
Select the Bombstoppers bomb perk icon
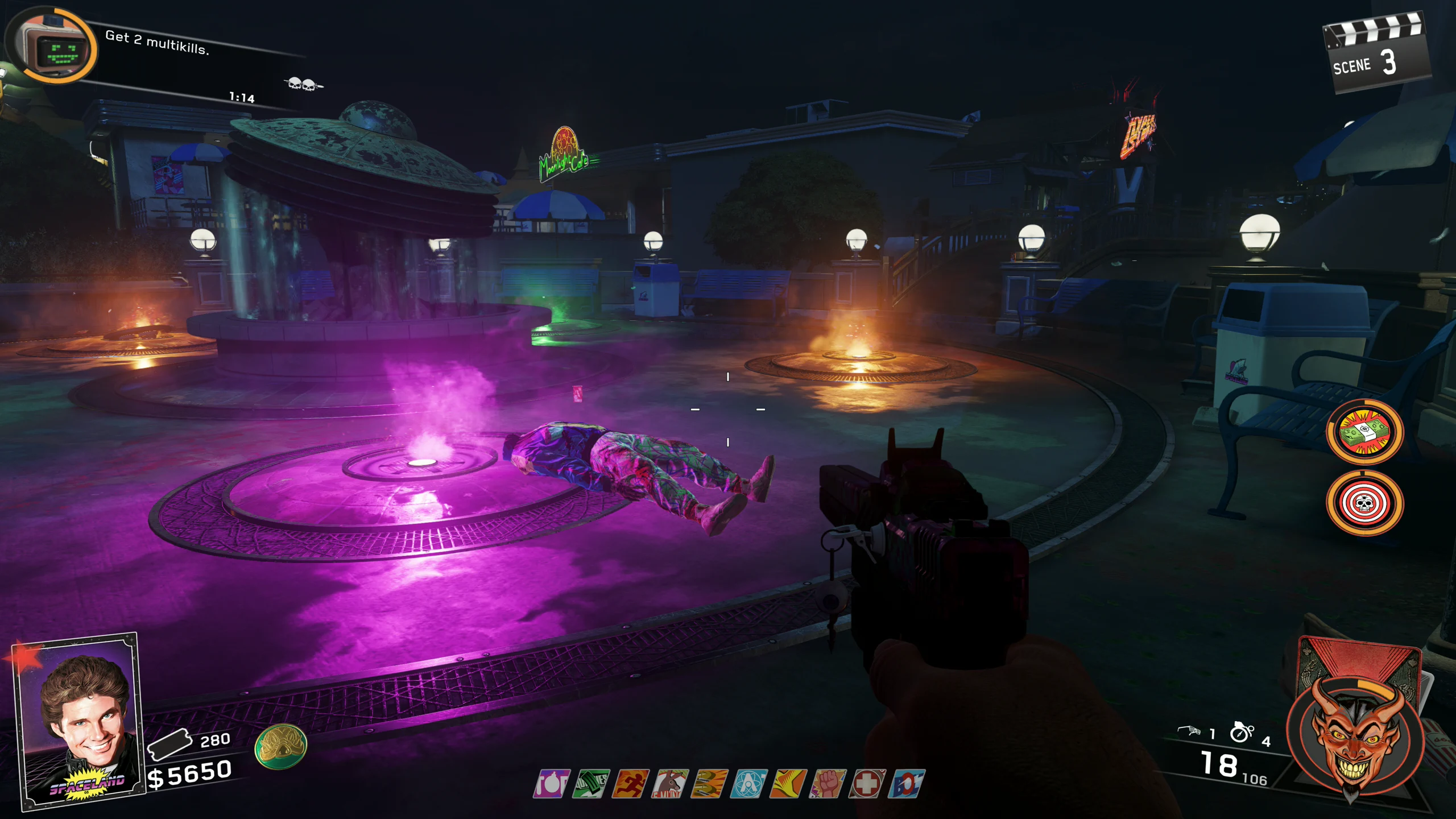click(x=551, y=784)
